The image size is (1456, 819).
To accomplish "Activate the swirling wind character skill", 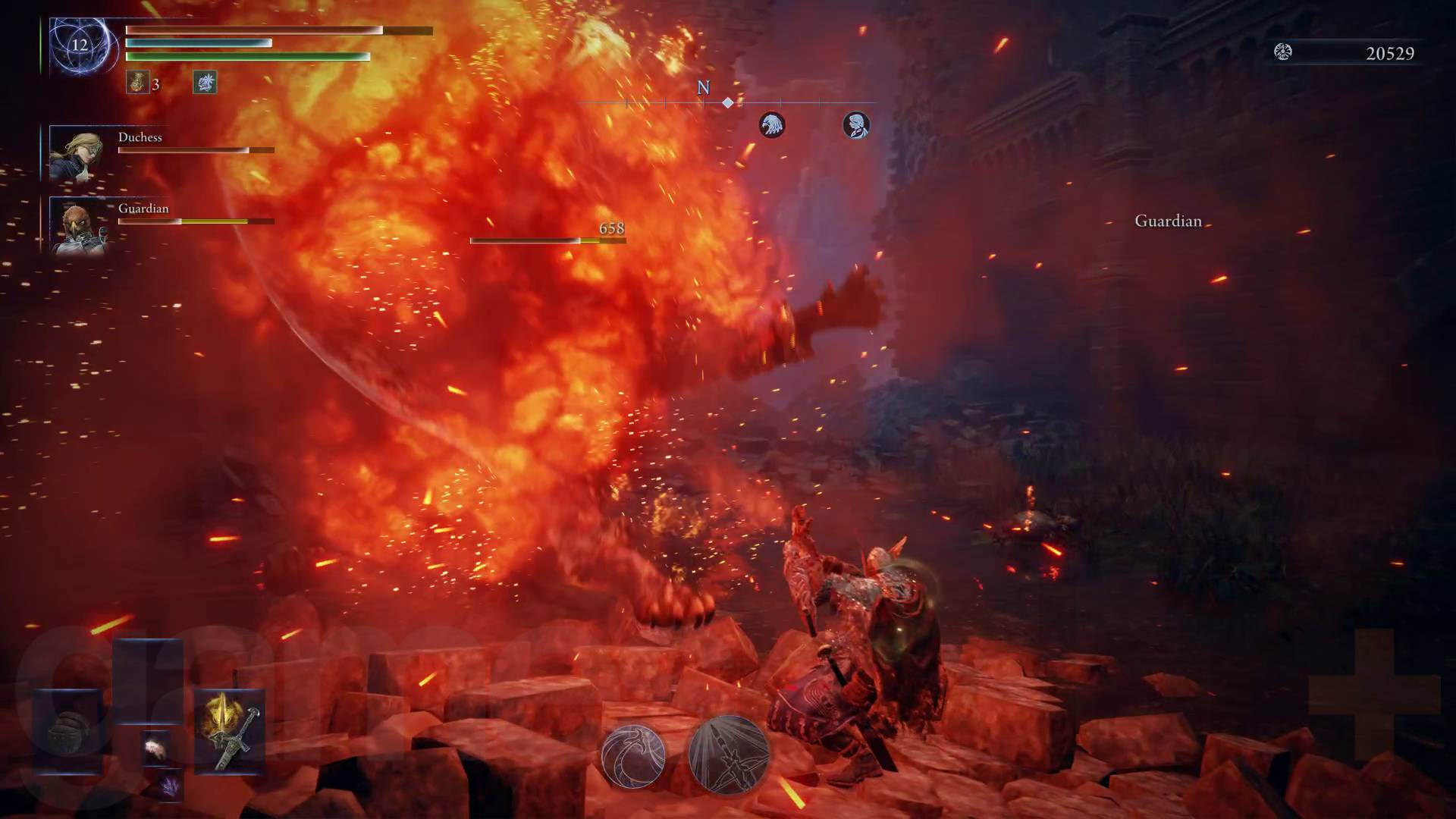I will pyautogui.click(x=633, y=755).
